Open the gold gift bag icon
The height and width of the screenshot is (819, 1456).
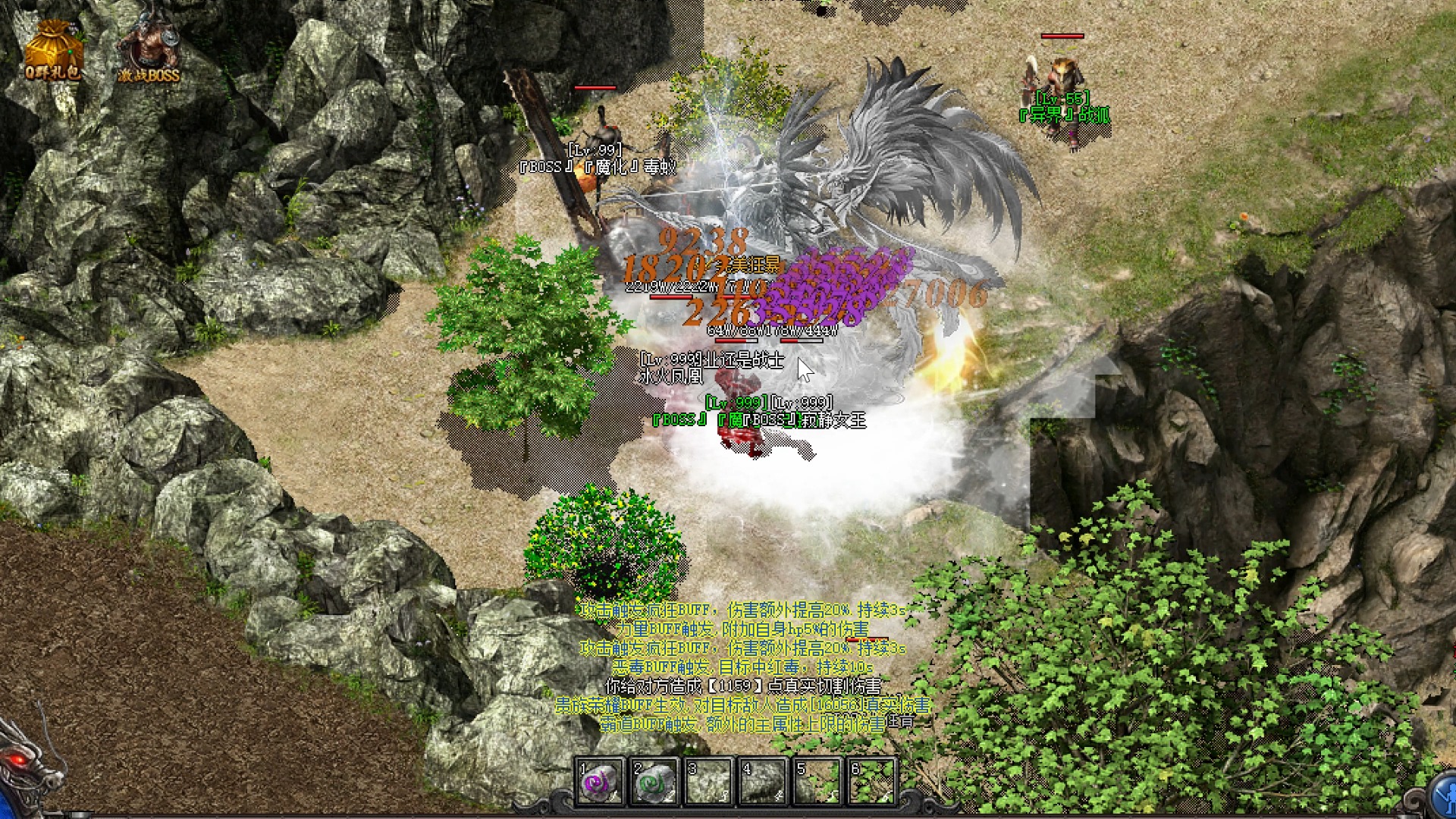point(52,50)
